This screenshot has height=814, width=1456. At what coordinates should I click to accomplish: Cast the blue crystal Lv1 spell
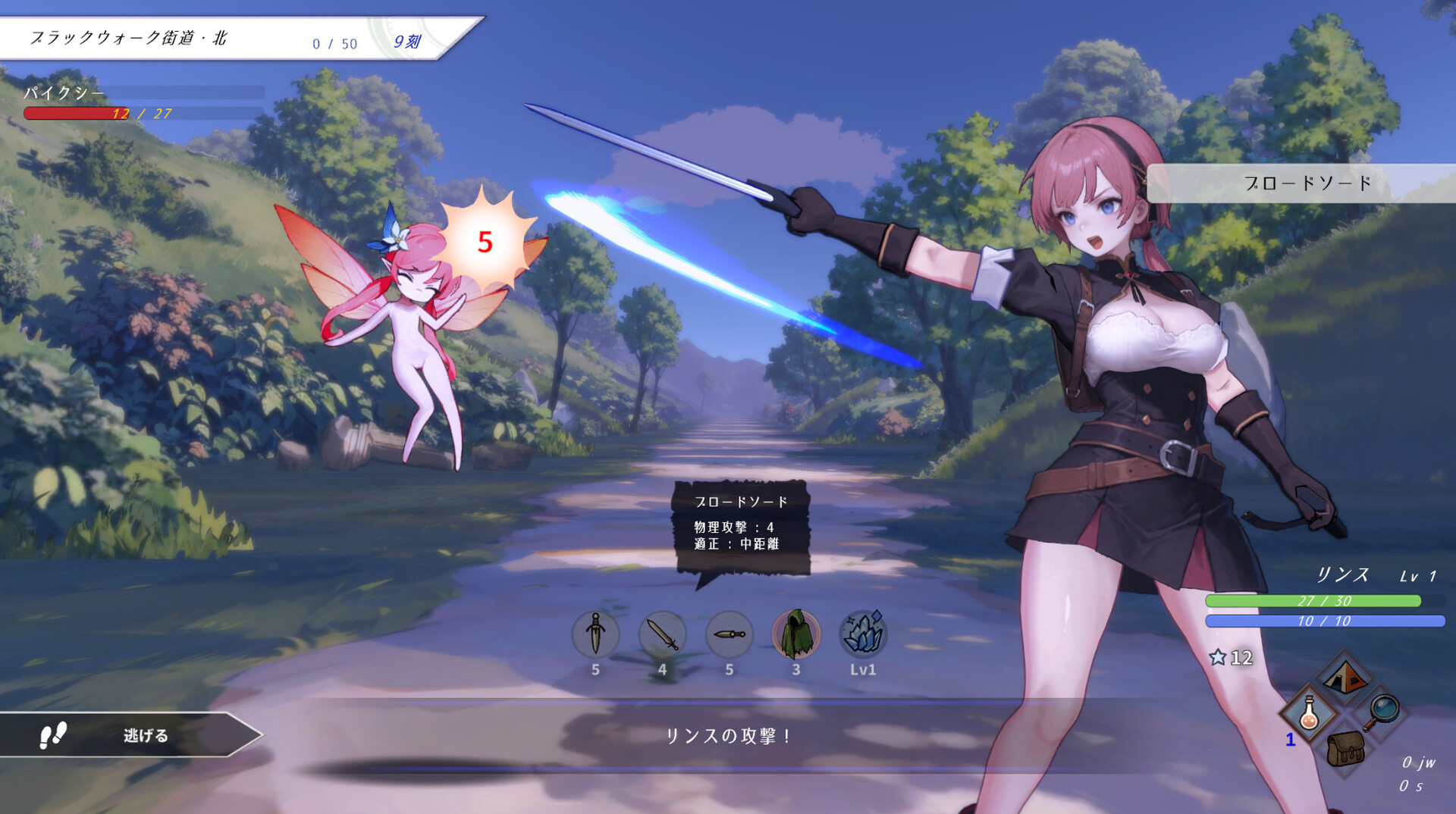[863, 634]
